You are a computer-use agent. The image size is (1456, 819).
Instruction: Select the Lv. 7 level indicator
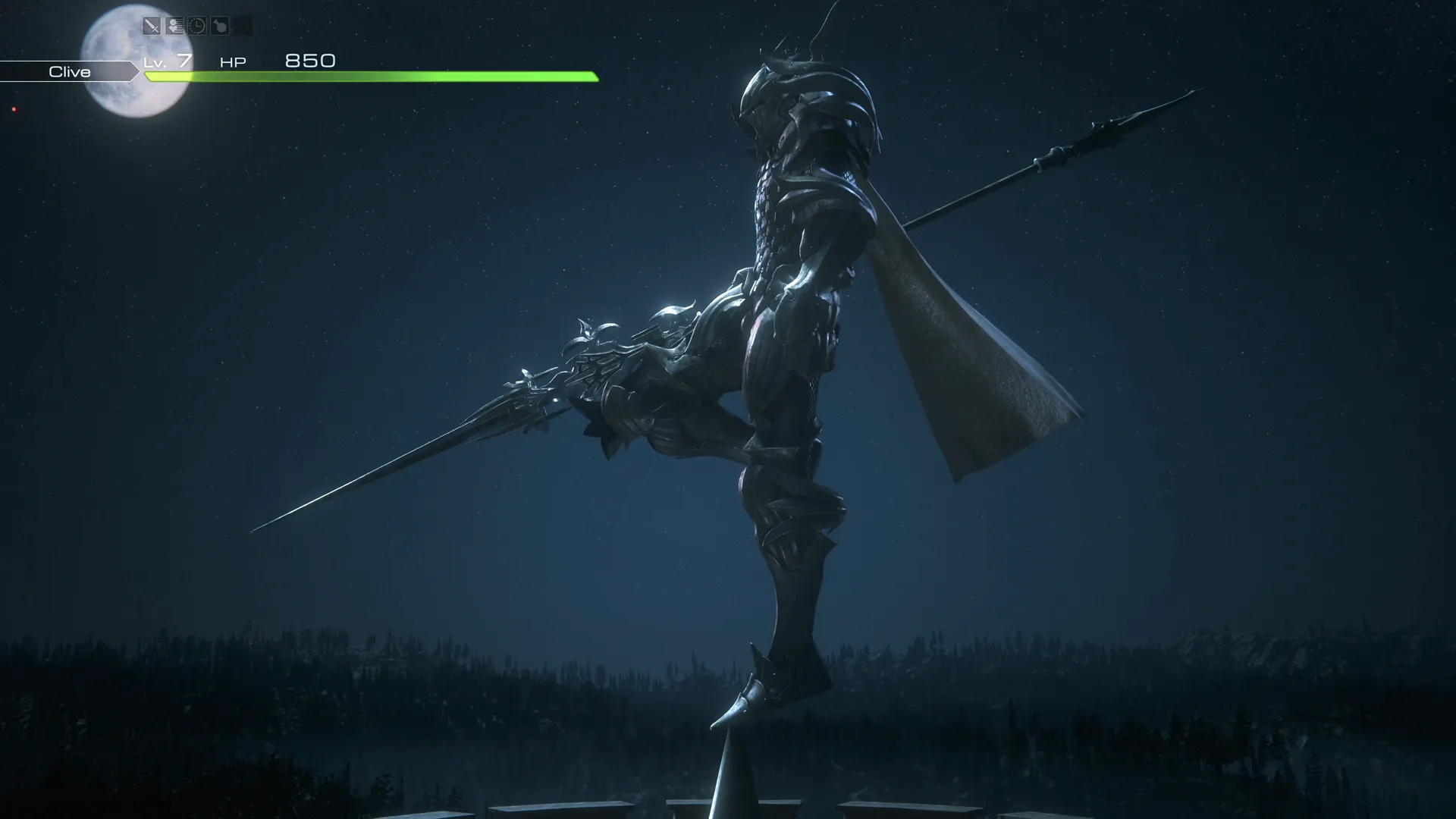pos(168,62)
